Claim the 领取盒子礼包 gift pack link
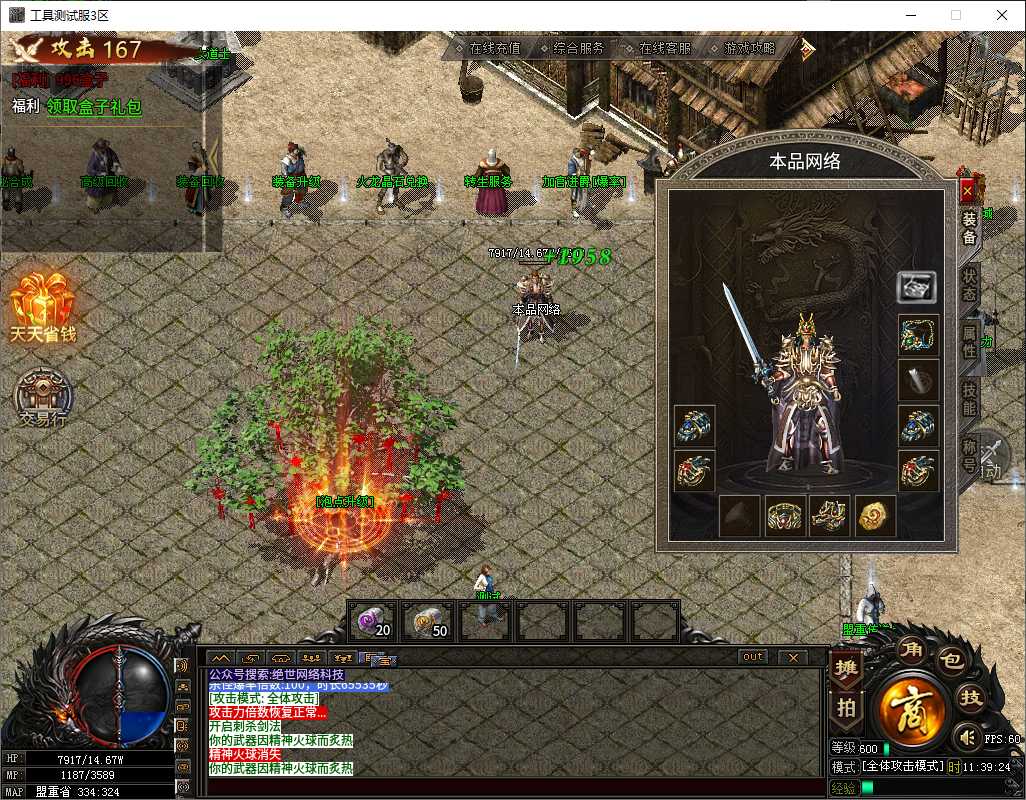 click(x=94, y=107)
